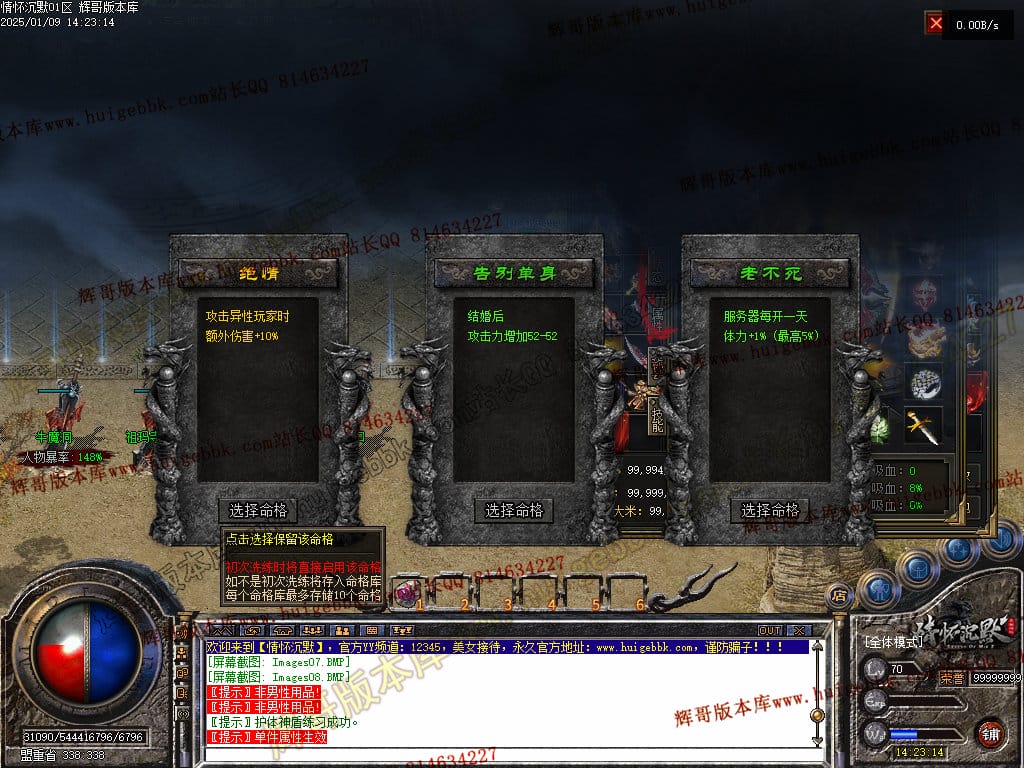Choose the 绝情 fate with its 选择命格 button
The height and width of the screenshot is (768, 1024).
(x=258, y=510)
